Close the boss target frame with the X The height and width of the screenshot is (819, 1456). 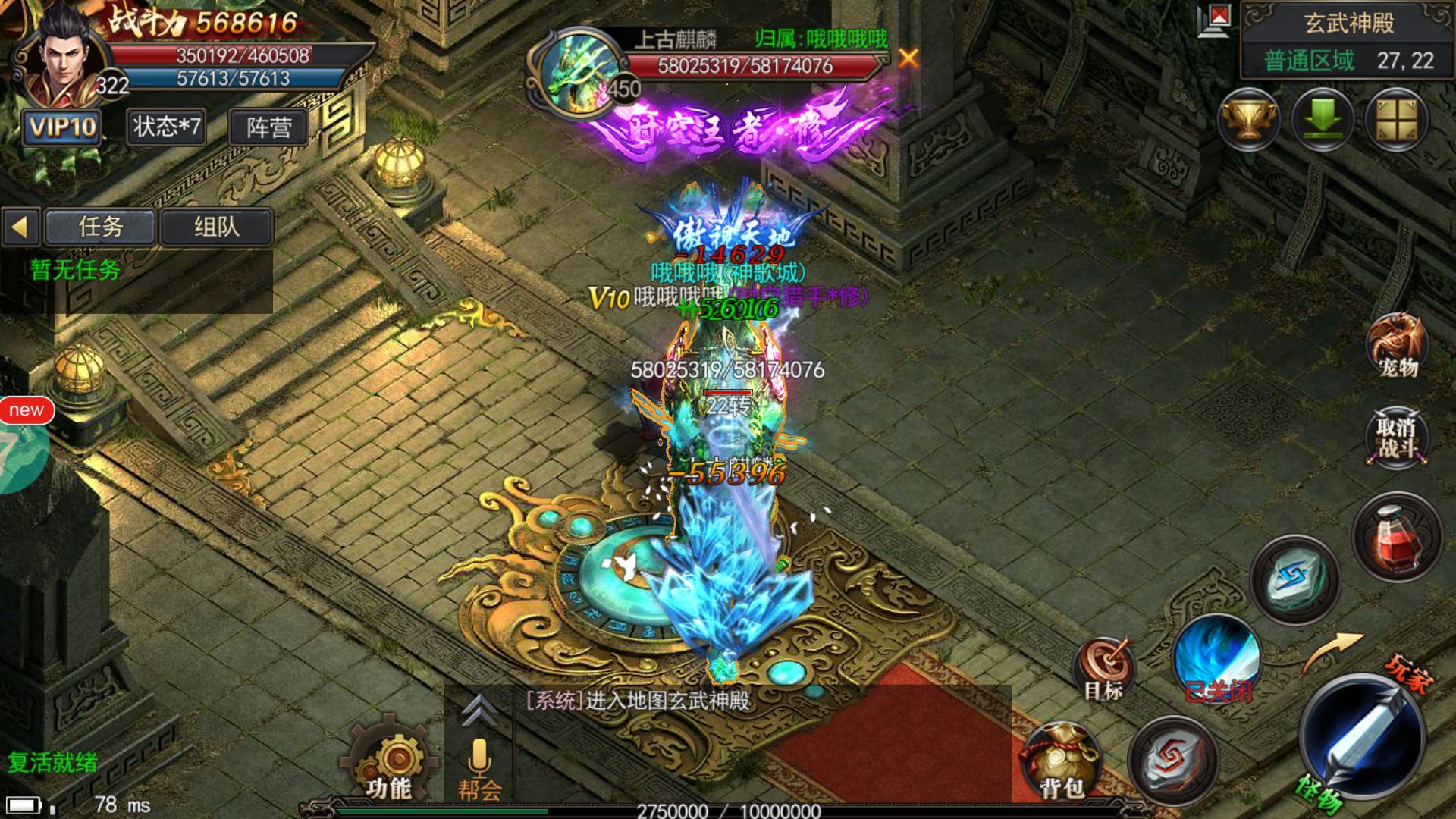[x=908, y=58]
